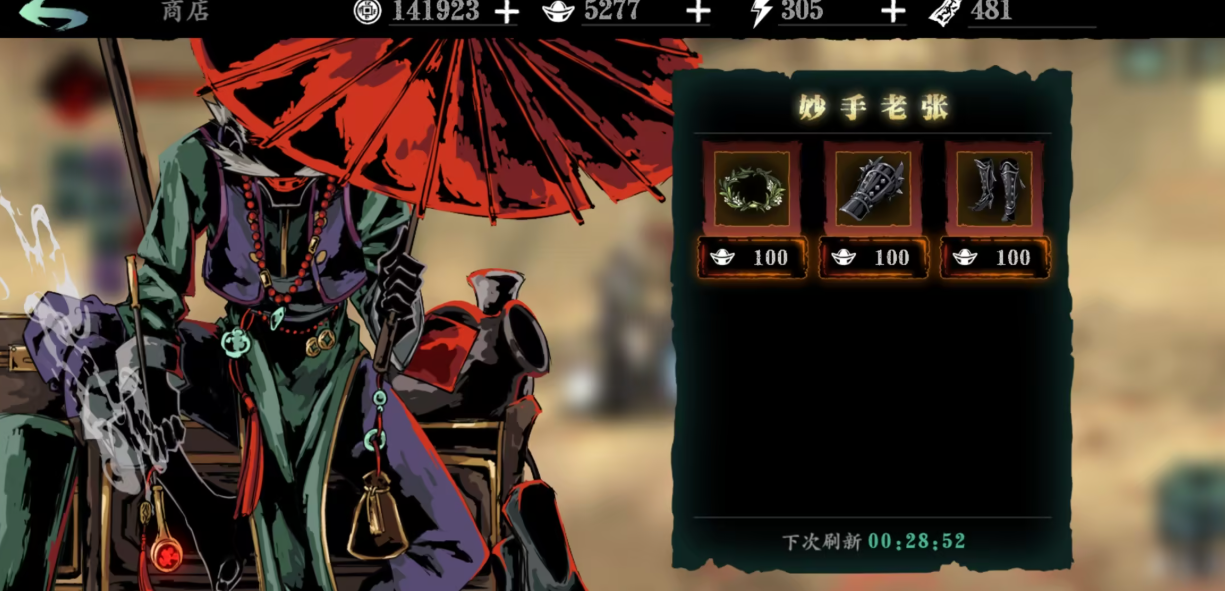Buy the gauntlet for 100 ingots
1225x591 pixels.
pyautogui.click(x=873, y=258)
